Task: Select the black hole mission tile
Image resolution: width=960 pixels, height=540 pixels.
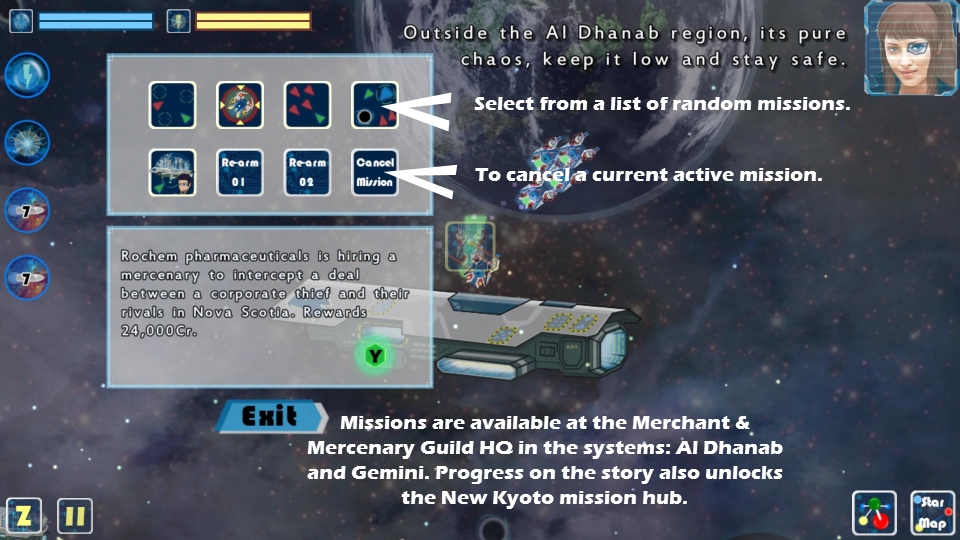Action: coord(375,105)
